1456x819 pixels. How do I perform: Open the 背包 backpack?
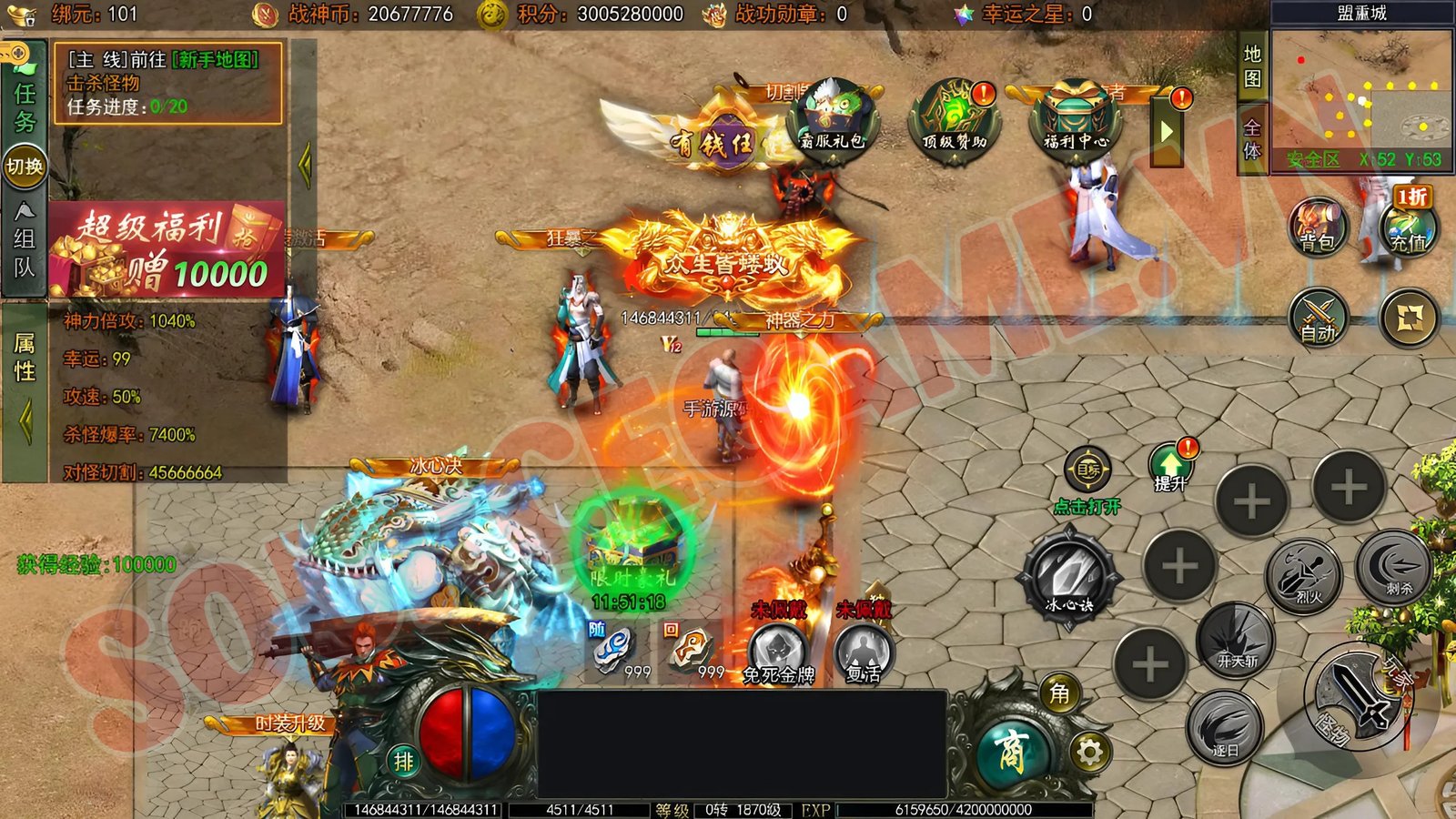[x=1317, y=226]
